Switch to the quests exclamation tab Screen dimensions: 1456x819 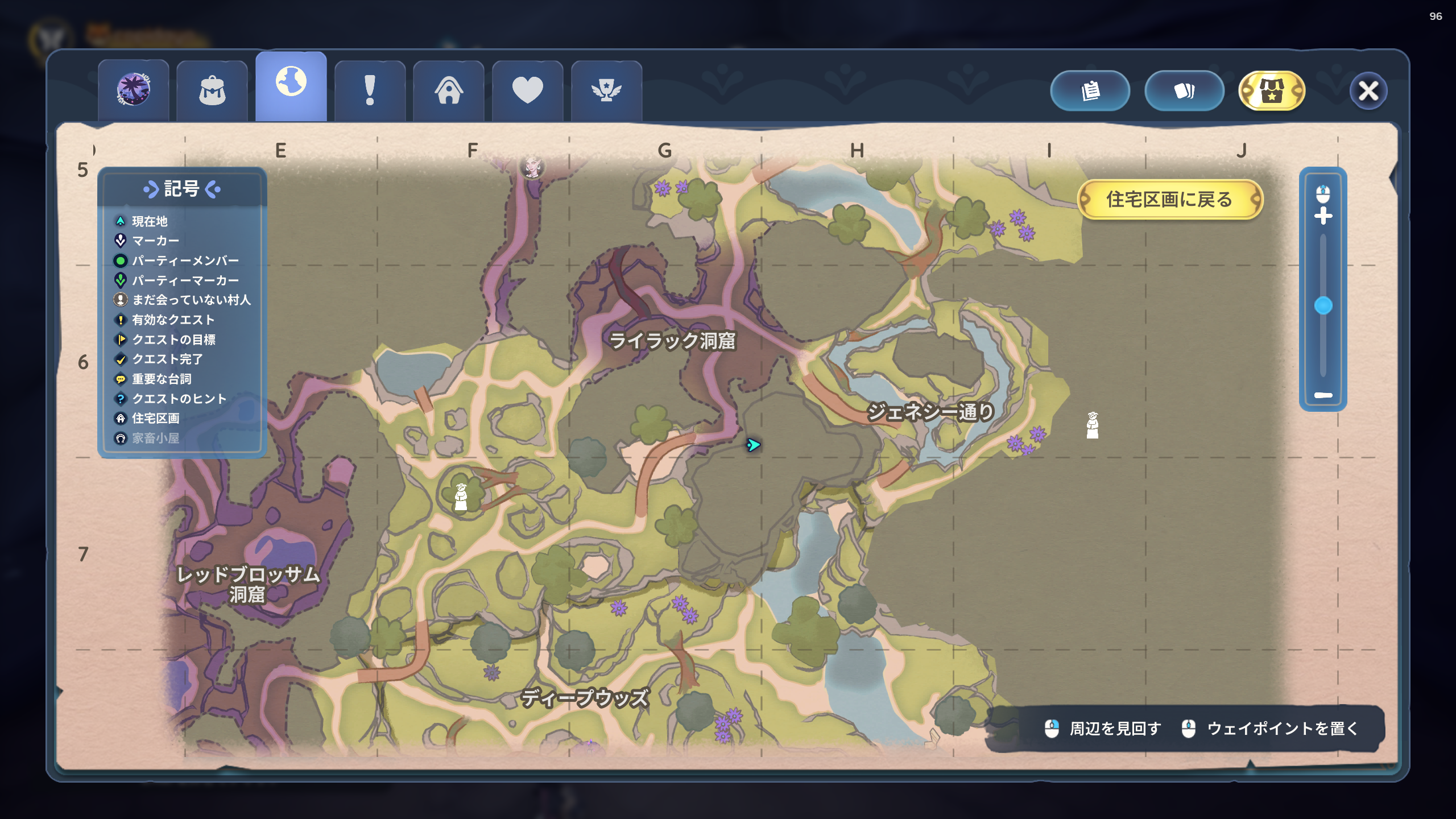[370, 91]
